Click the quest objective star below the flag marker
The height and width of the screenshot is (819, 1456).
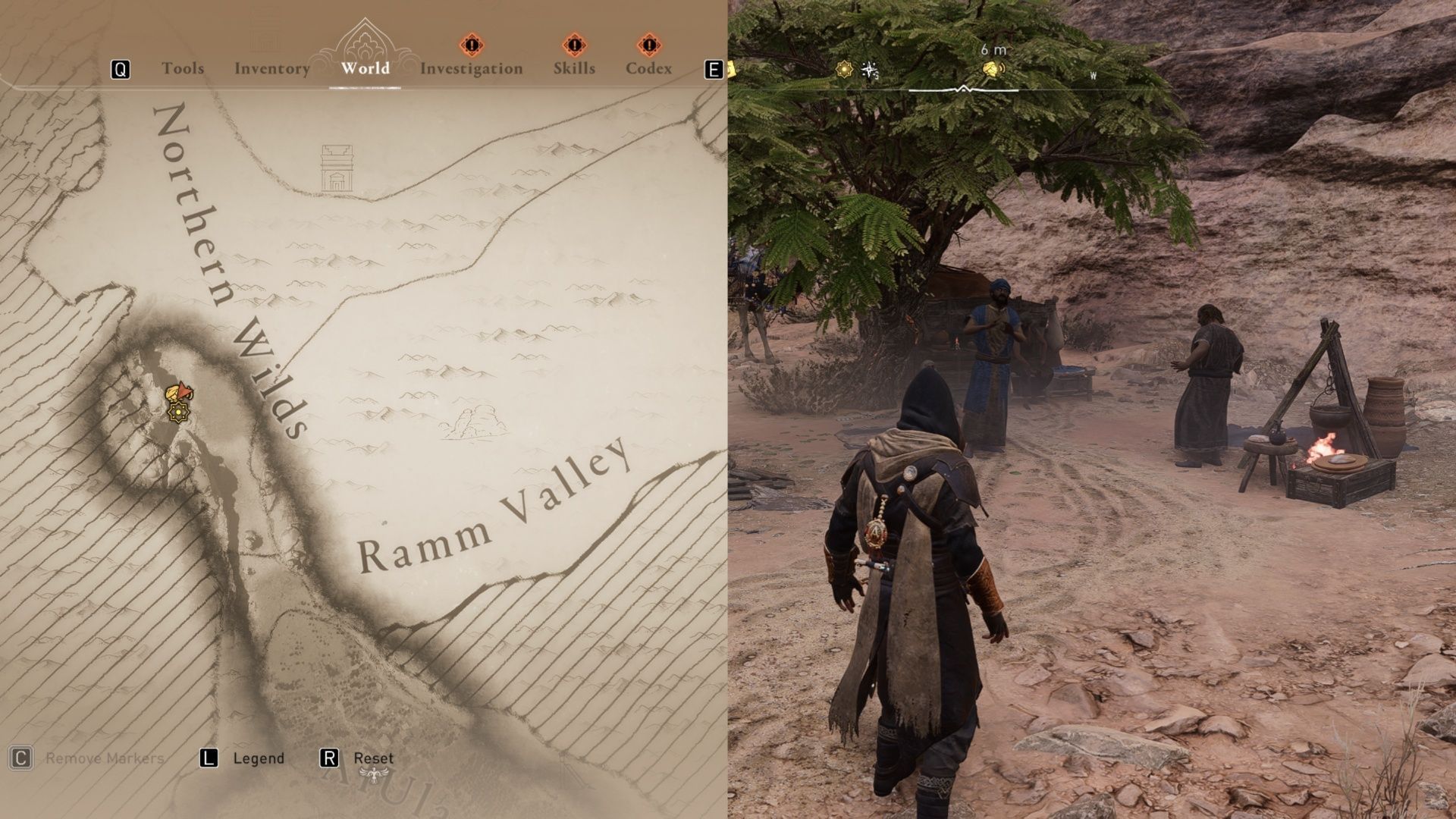coord(178,412)
